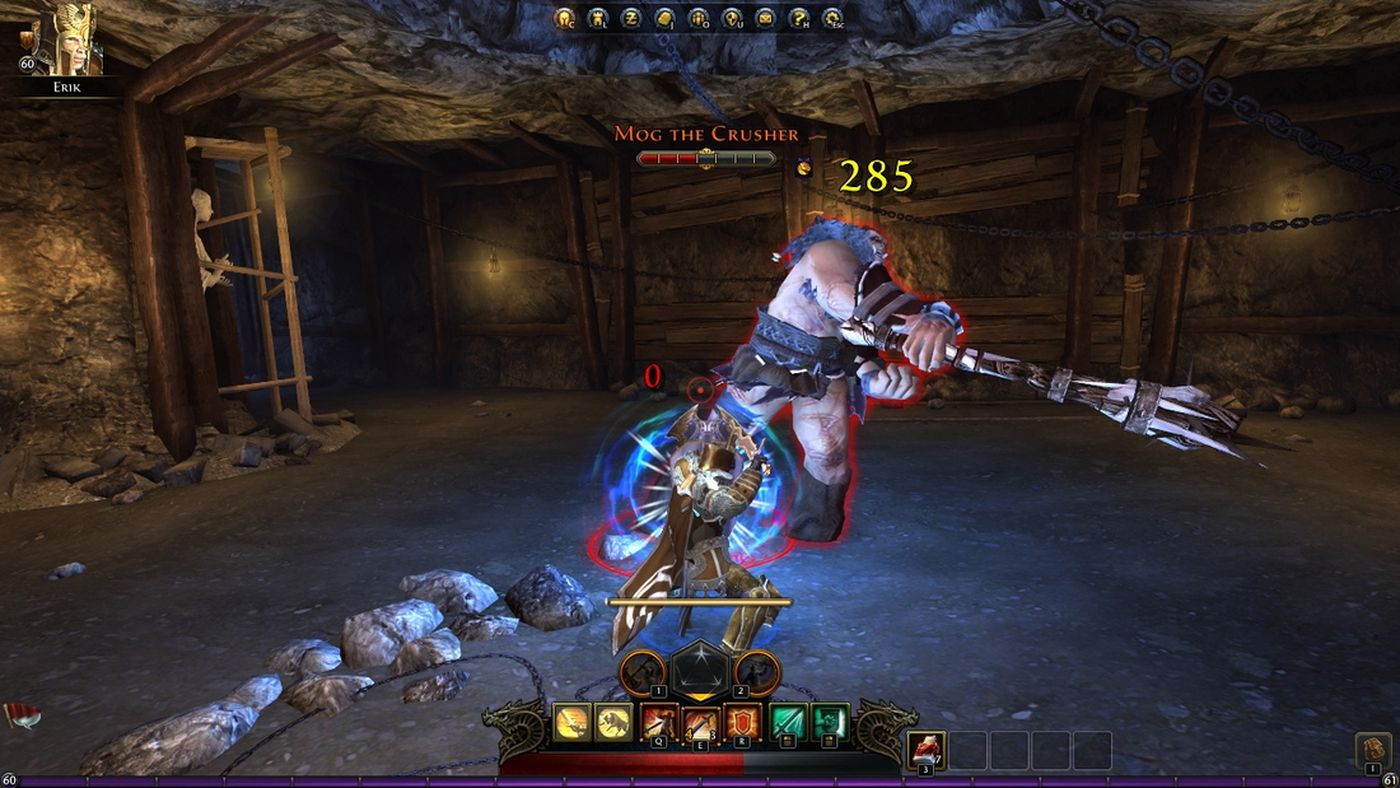Open the map via the U icon
The height and width of the screenshot is (788, 1400).
pyautogui.click(x=730, y=18)
